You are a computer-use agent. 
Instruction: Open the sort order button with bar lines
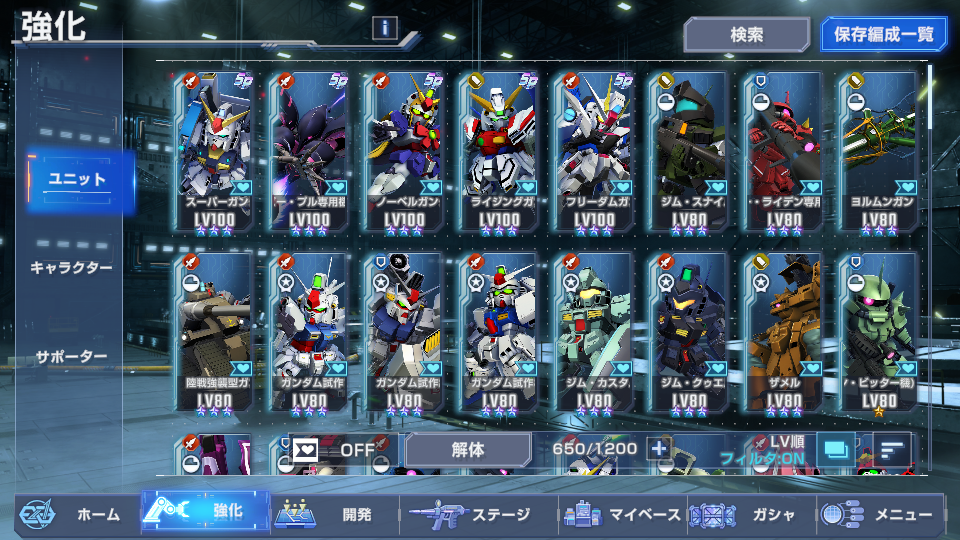(891, 450)
